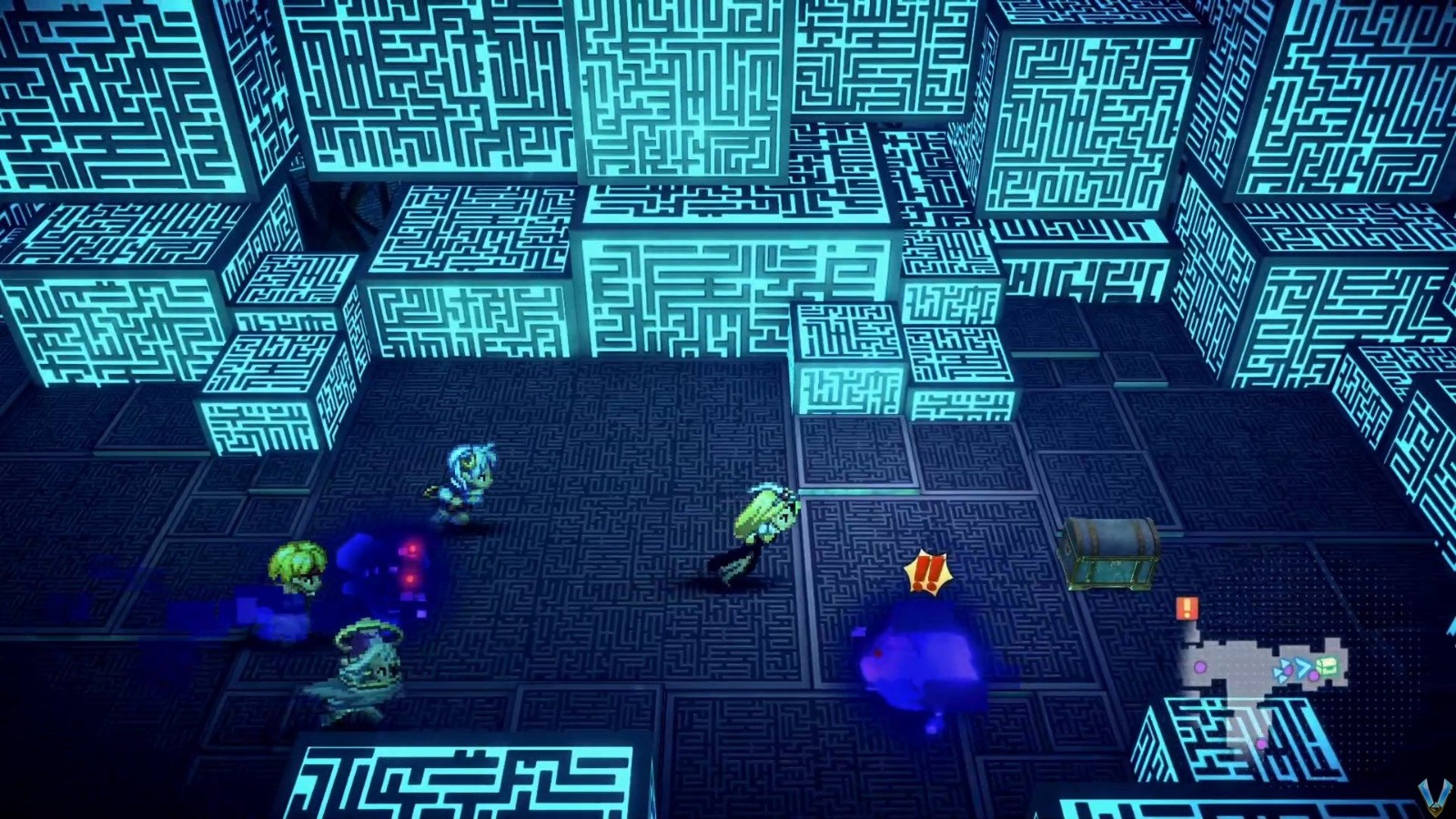Click the blue player arrow on the minimap

tap(1304, 667)
